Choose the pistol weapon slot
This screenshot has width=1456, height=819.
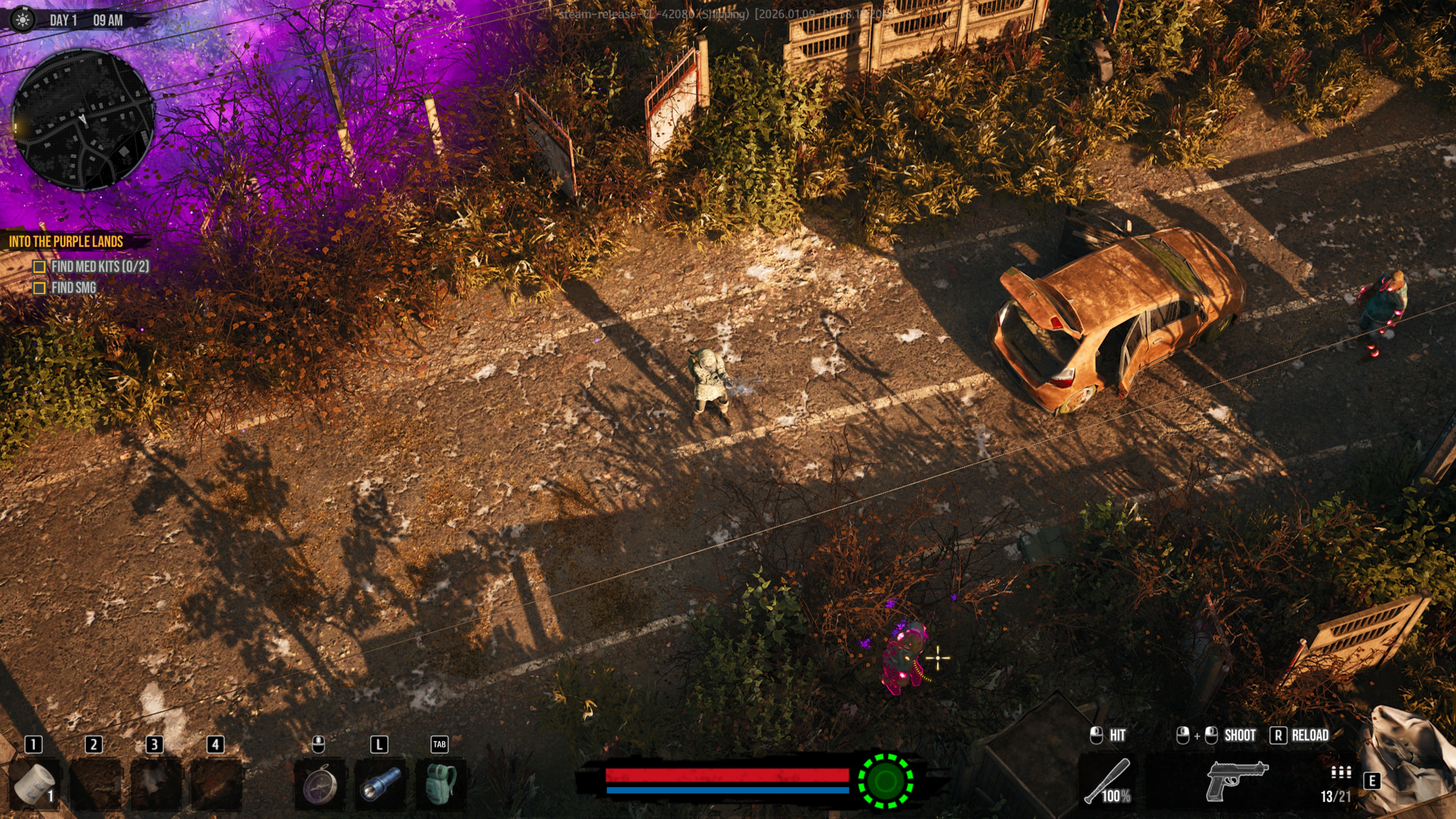click(x=1237, y=781)
